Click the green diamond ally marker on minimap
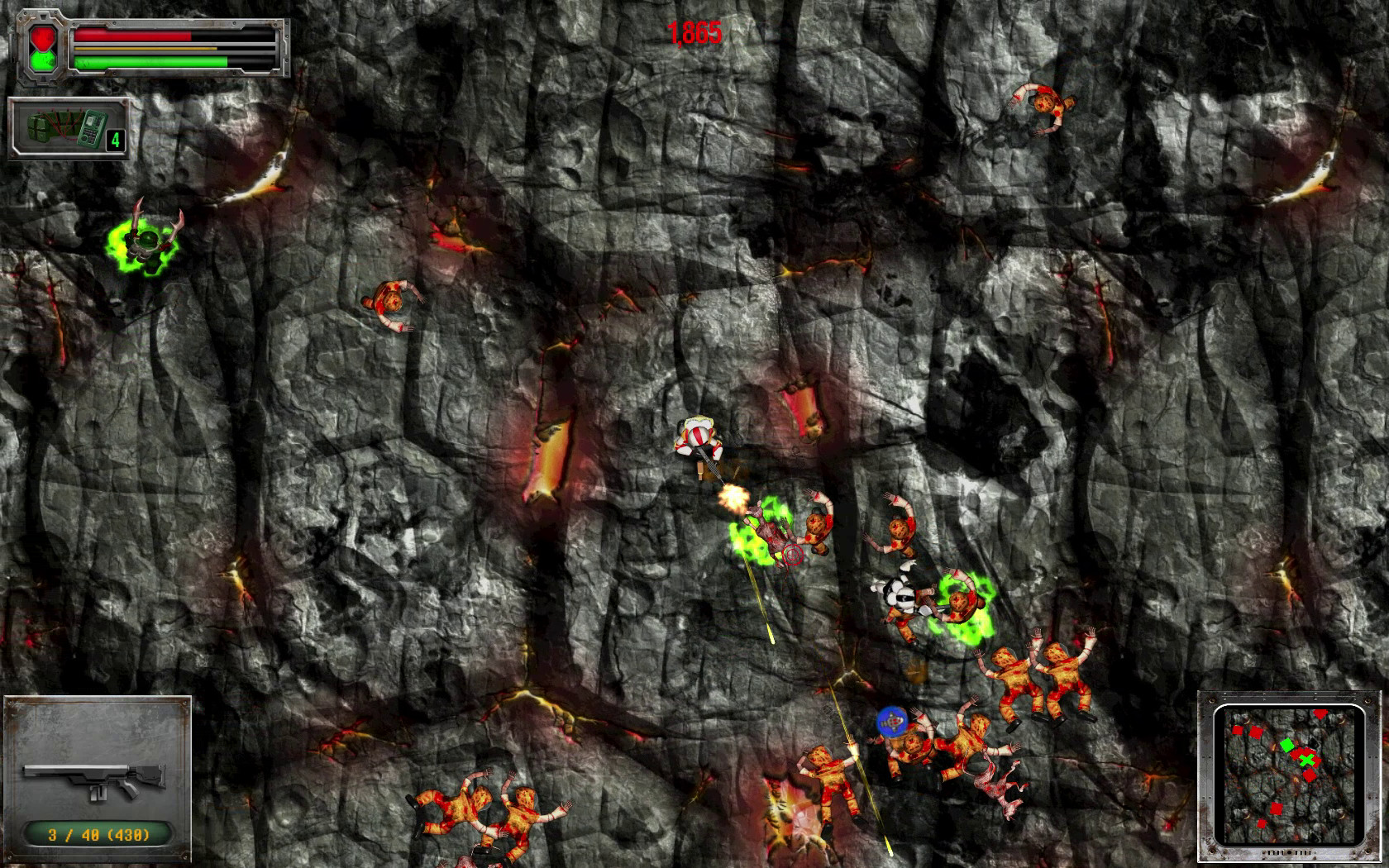The height and width of the screenshot is (868, 1389). pos(1287,744)
